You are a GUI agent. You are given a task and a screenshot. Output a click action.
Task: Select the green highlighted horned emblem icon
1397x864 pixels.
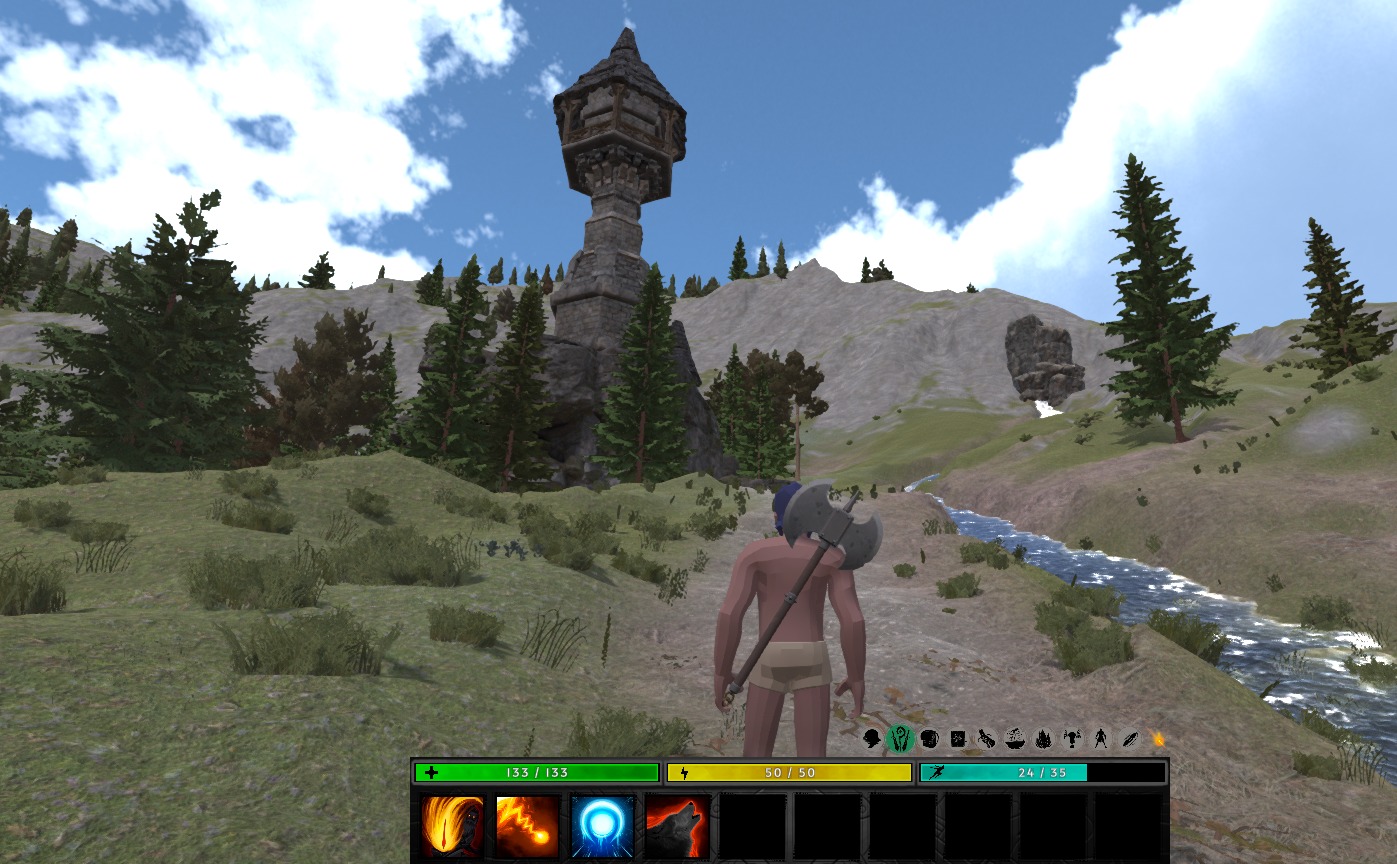pyautogui.click(x=901, y=739)
